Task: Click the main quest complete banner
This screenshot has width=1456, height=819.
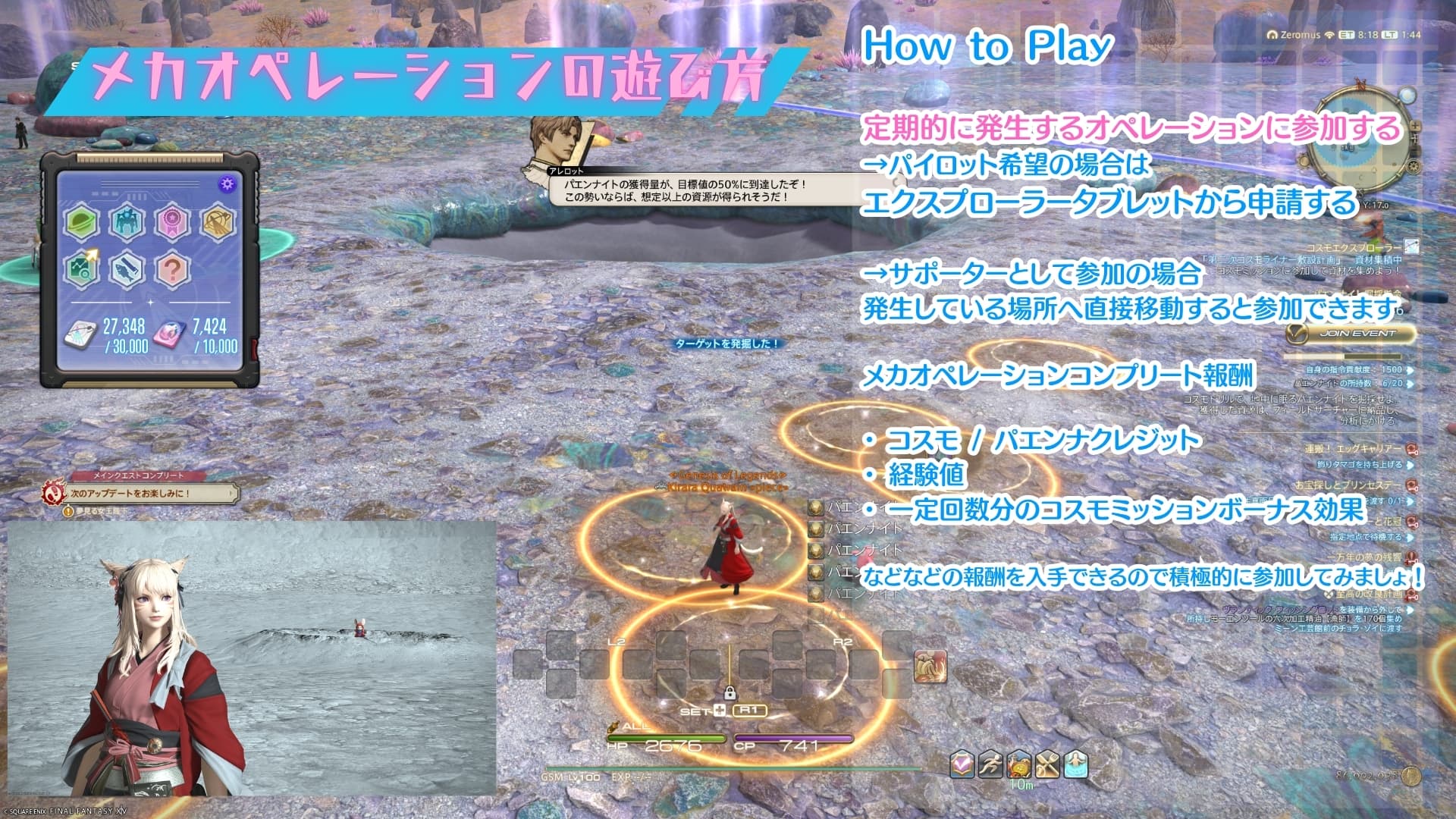Action: point(140,493)
